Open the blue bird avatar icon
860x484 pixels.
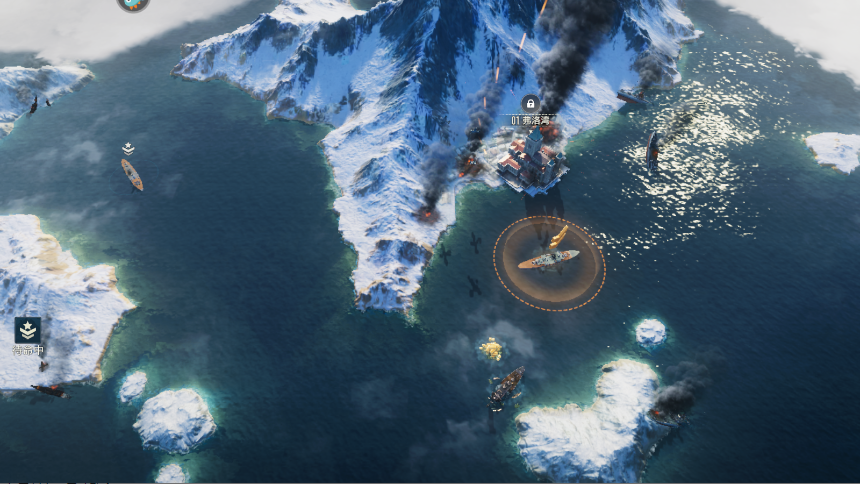click(x=132, y=4)
